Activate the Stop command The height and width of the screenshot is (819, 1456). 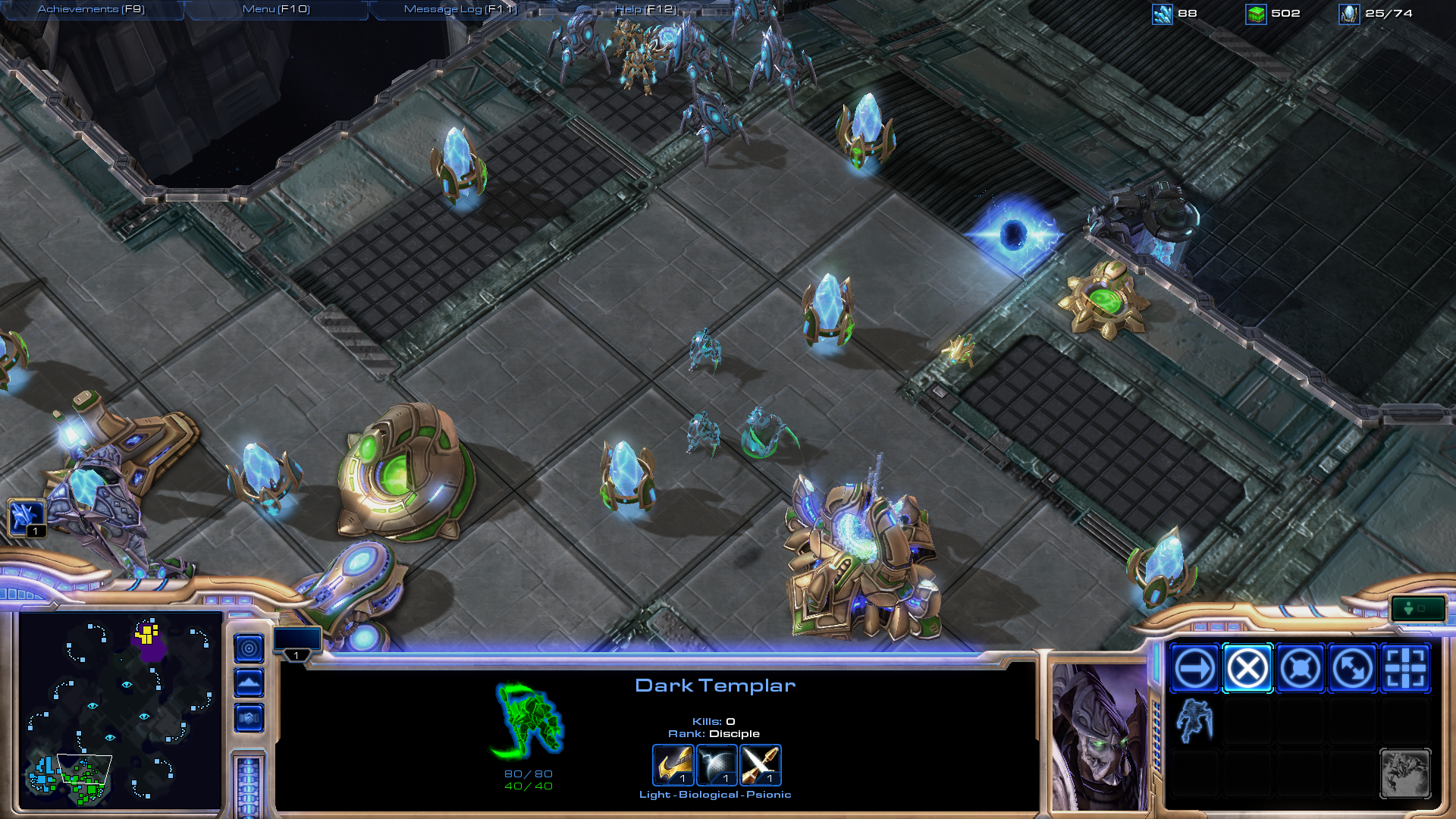(1247, 669)
